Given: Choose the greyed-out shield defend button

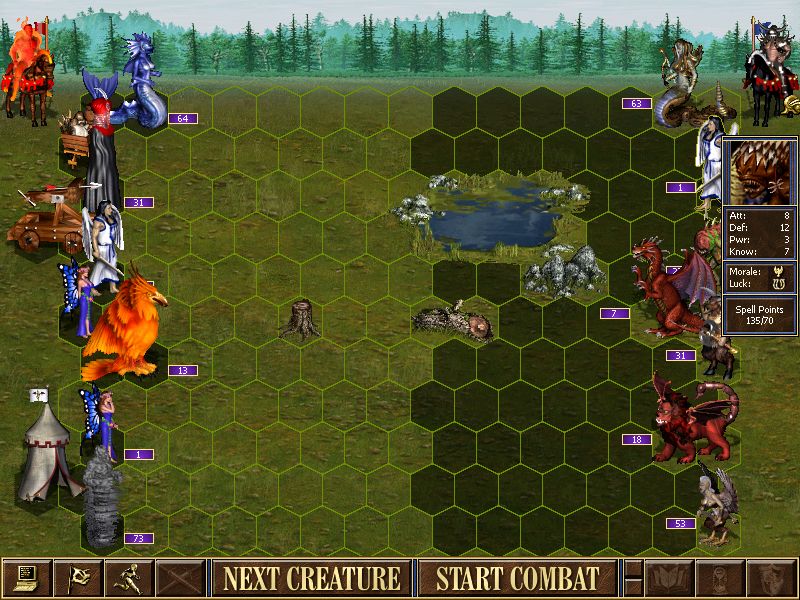Looking at the screenshot, I should pyautogui.click(x=771, y=578).
